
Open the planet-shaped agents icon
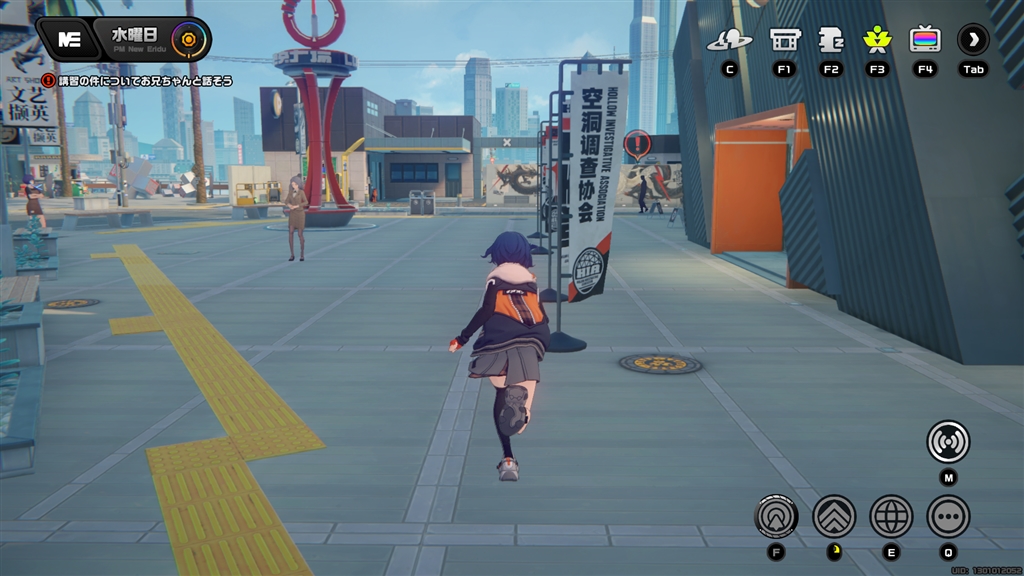pos(729,40)
